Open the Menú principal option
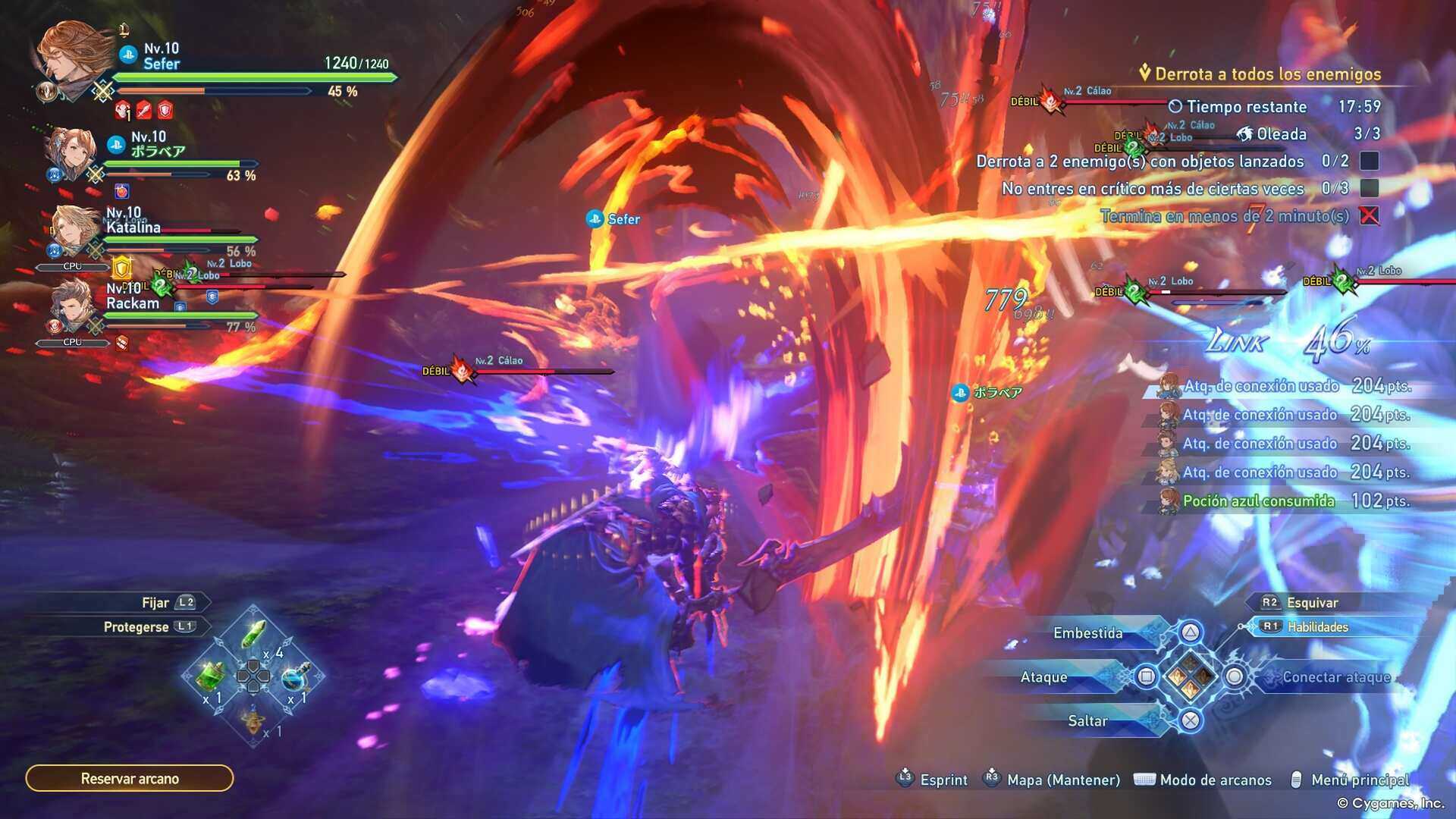Screen dimensions: 1456x819 click(x=1360, y=780)
